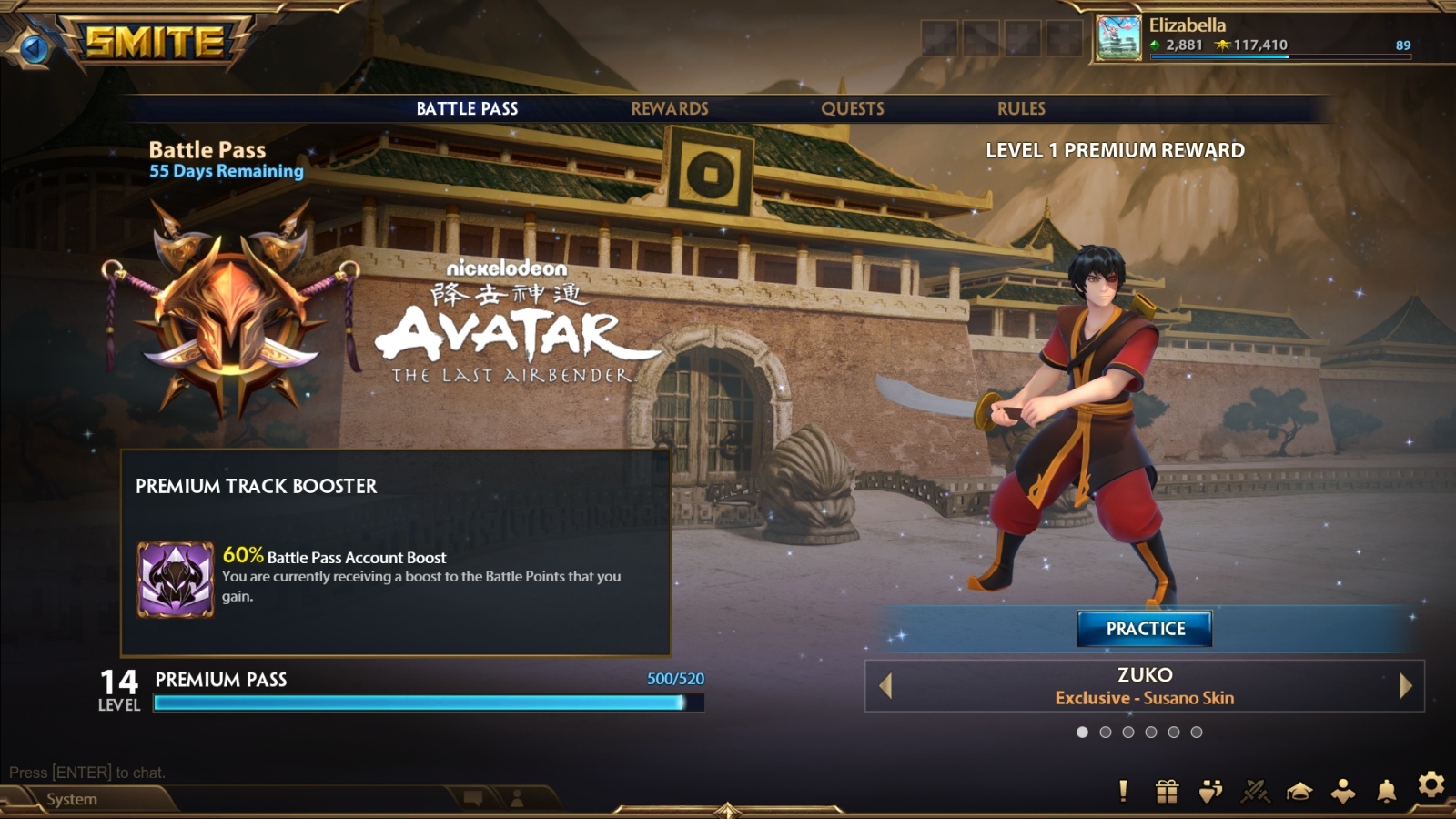Go to previous reward with left arrow

tap(885, 685)
